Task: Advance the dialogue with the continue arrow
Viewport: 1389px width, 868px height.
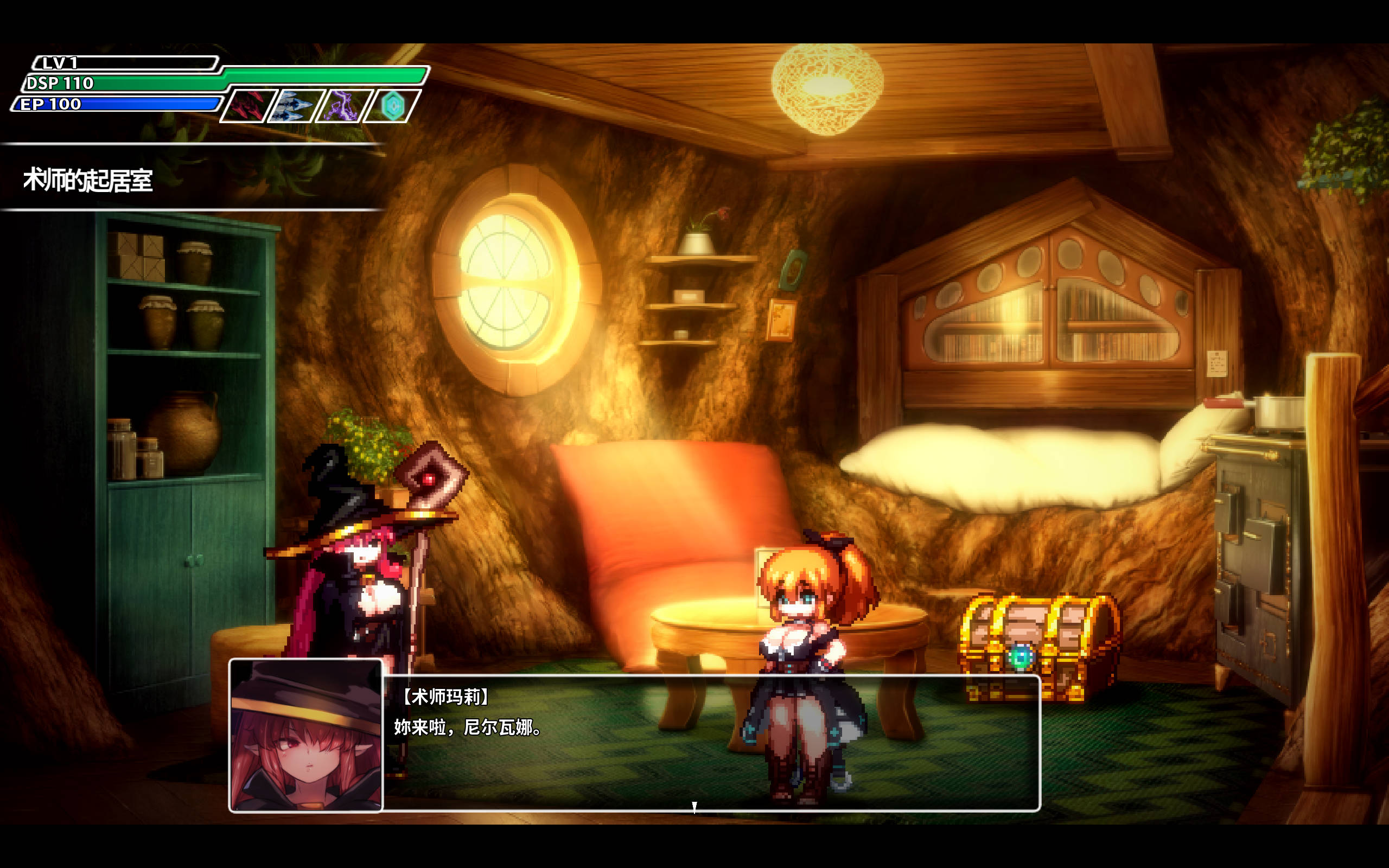Action: pyautogui.click(x=694, y=807)
